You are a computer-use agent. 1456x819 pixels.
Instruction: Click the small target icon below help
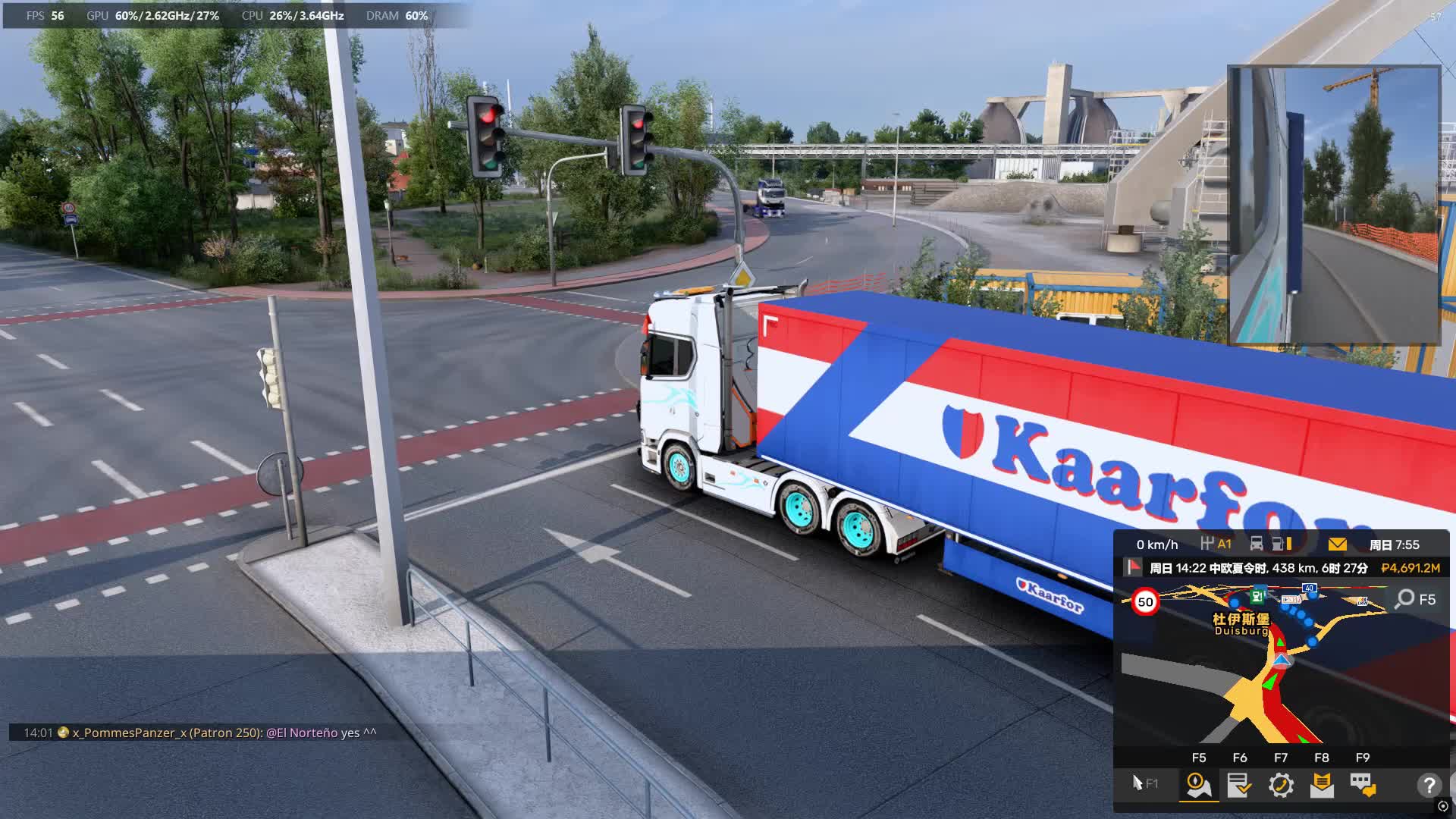[1443, 806]
